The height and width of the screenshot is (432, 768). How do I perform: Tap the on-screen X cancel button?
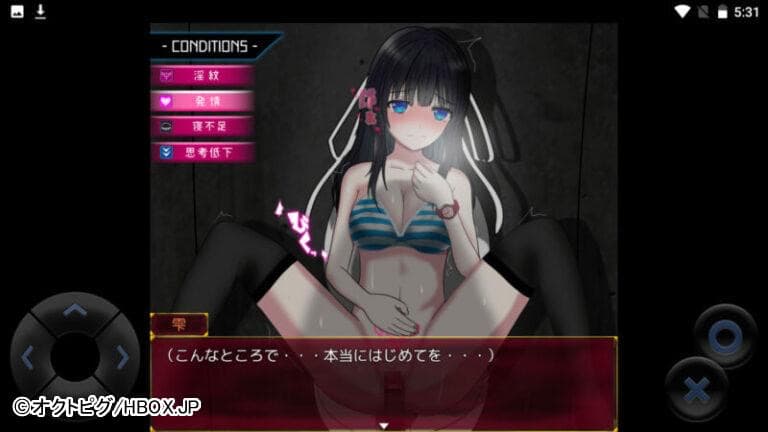tap(696, 390)
